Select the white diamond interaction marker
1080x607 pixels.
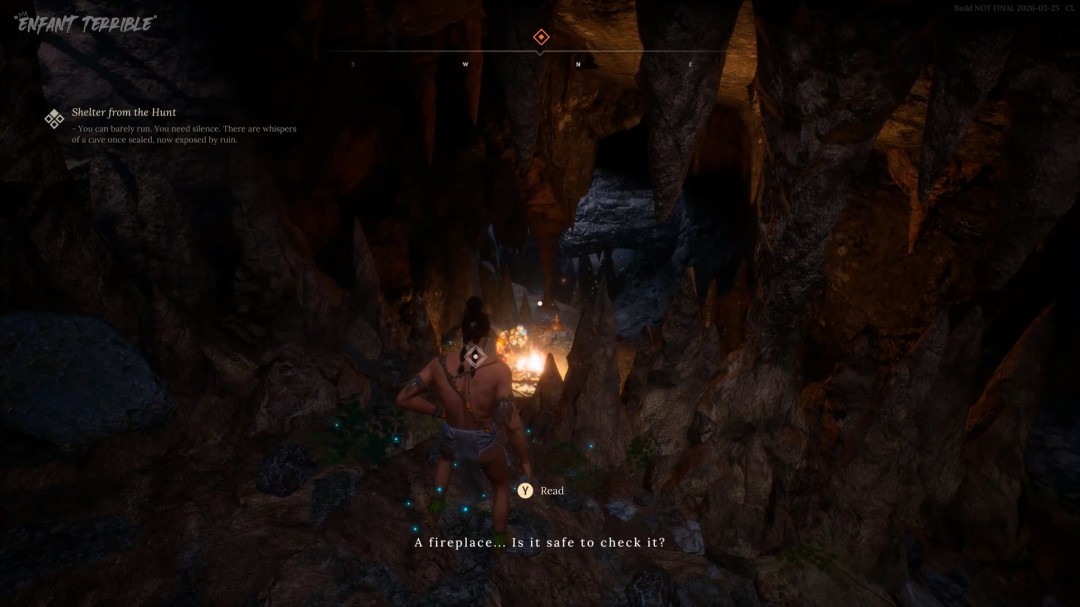point(476,356)
